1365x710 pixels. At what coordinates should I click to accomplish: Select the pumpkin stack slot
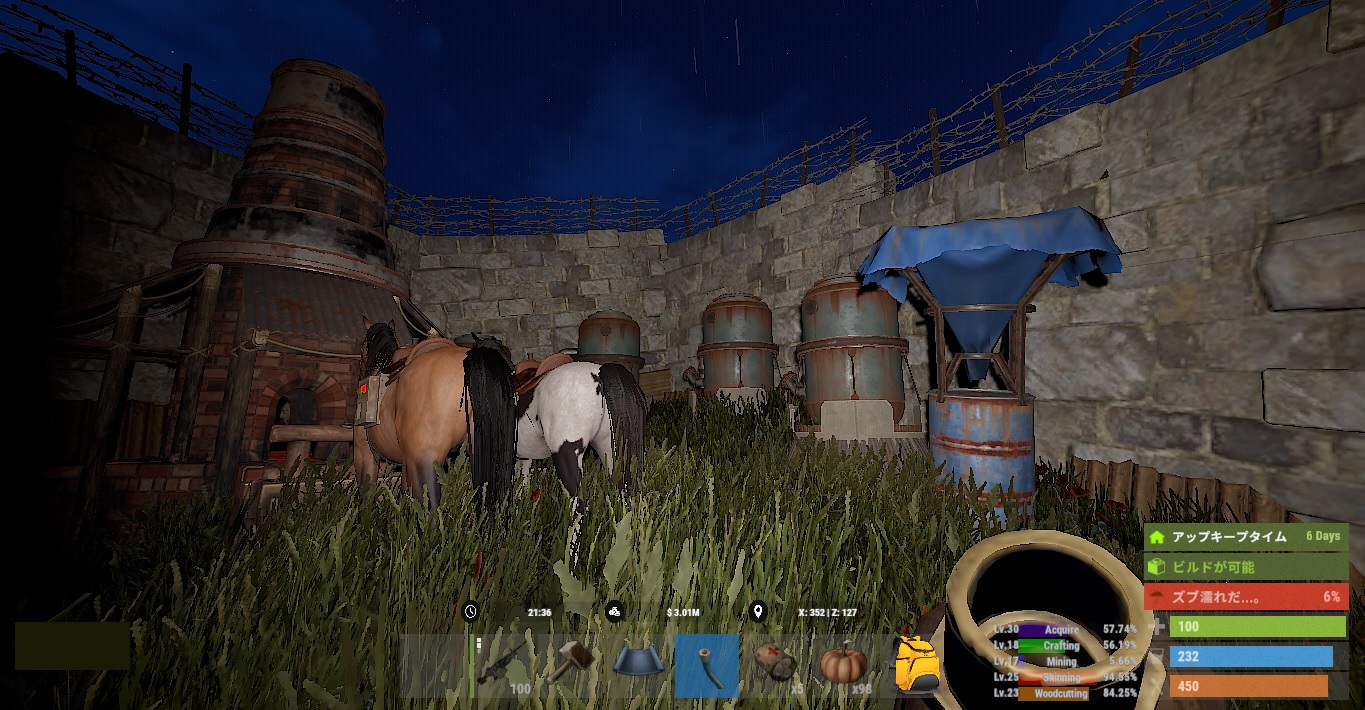(843, 665)
